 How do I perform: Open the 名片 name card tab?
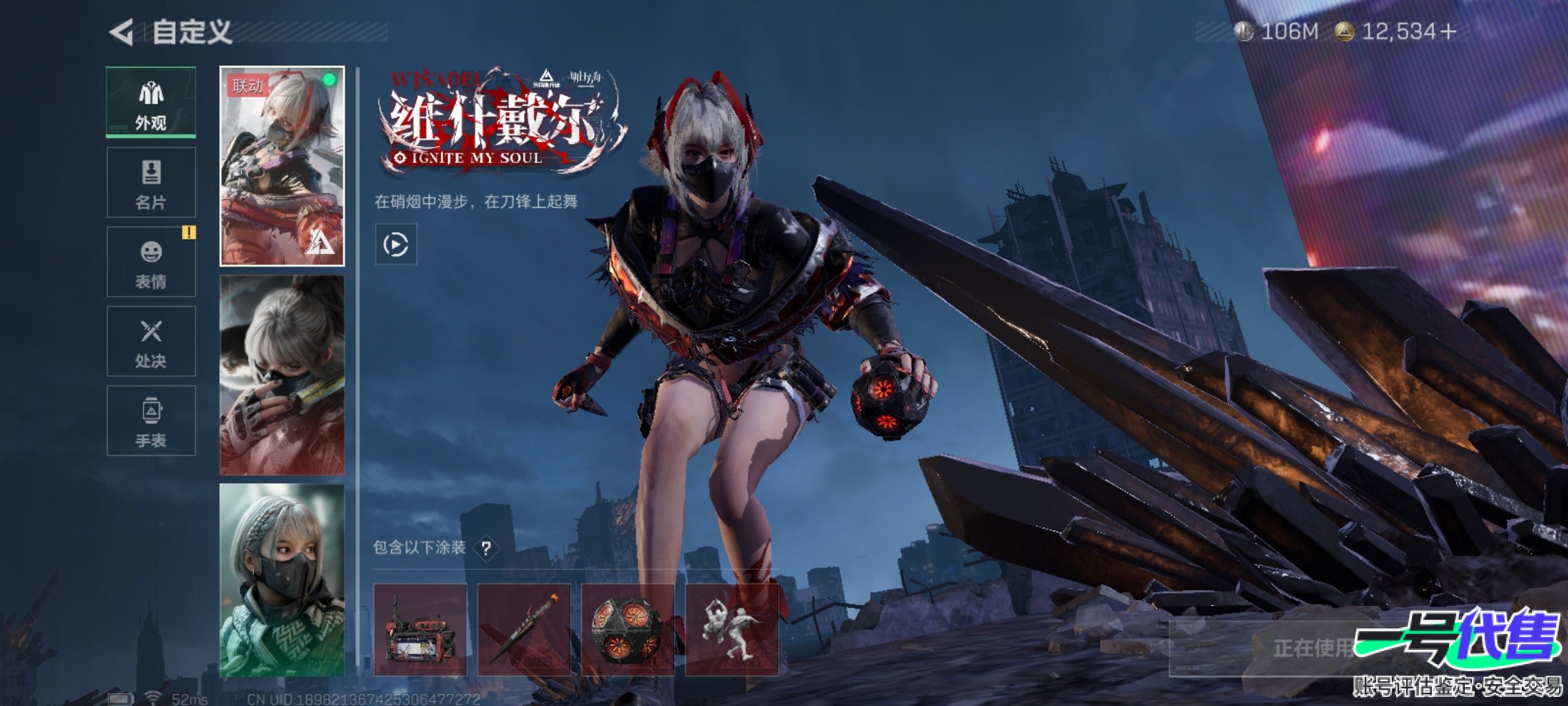pyautogui.click(x=151, y=182)
